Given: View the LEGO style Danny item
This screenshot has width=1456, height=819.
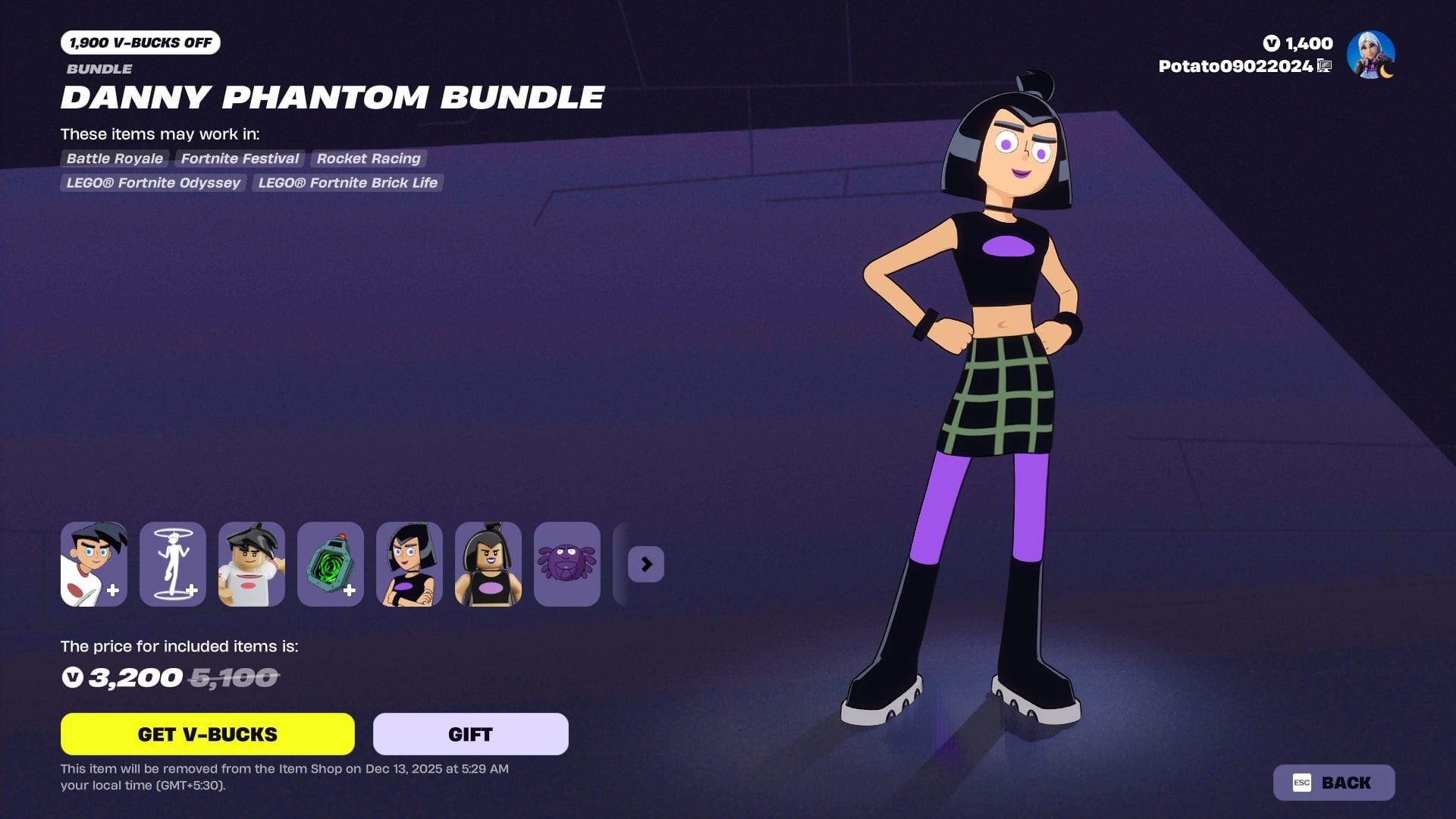Looking at the screenshot, I should [251, 564].
